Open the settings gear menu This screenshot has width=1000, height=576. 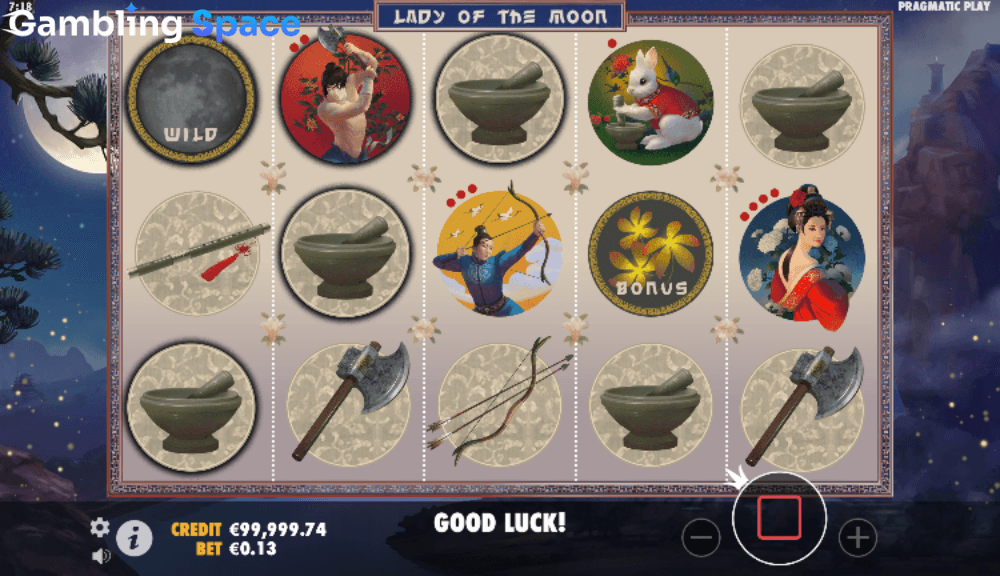100,527
